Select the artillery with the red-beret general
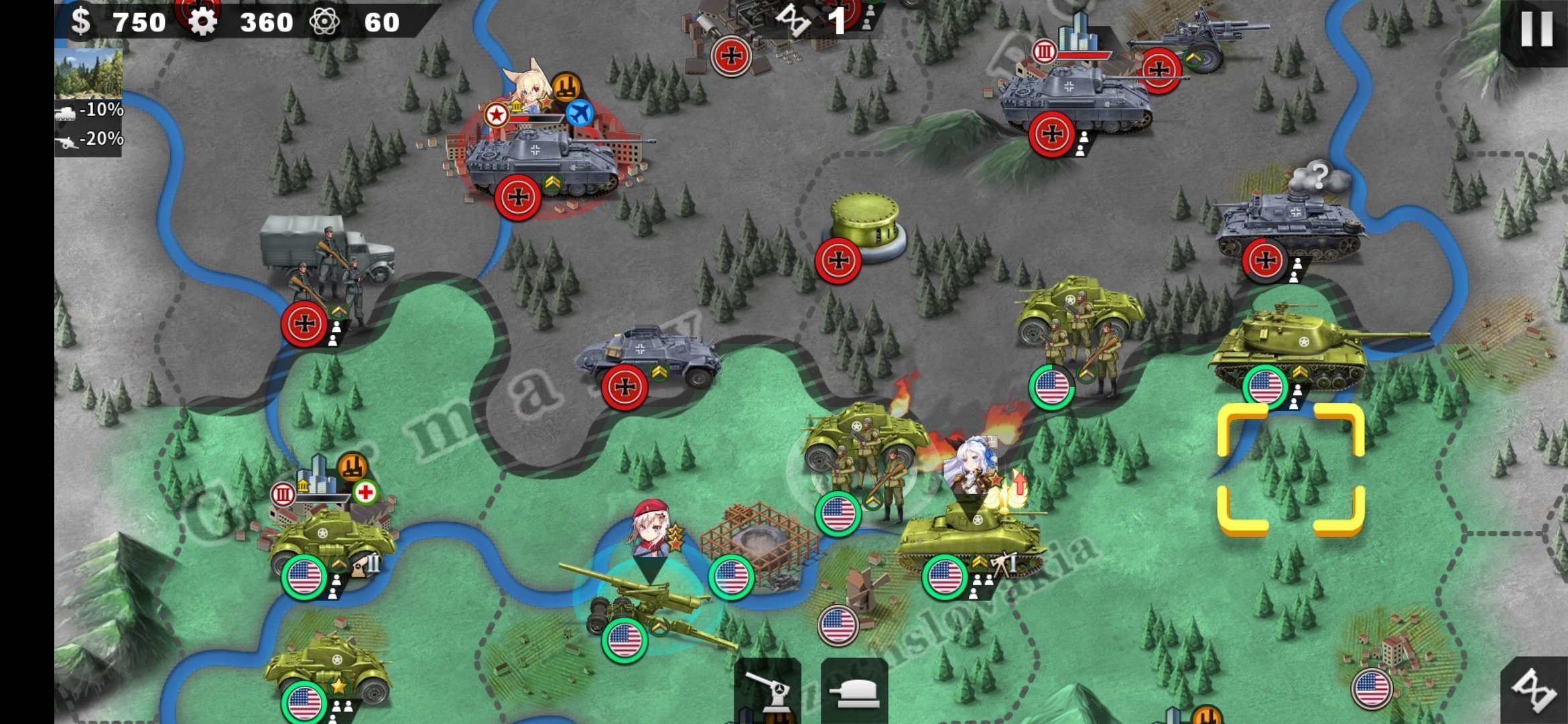This screenshot has height=724, width=1568. point(643,603)
